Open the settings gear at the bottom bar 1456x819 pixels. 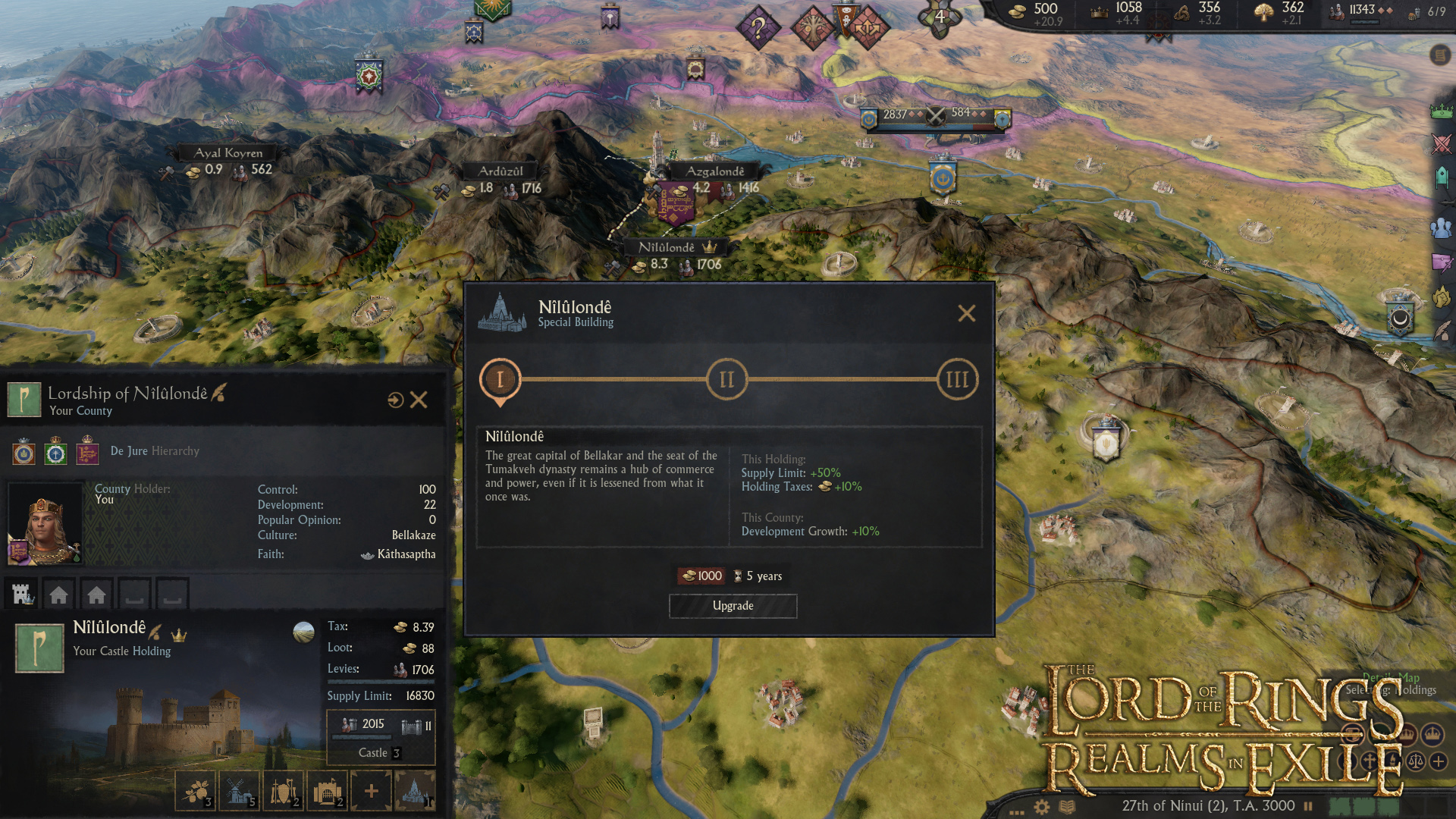[x=1041, y=806]
